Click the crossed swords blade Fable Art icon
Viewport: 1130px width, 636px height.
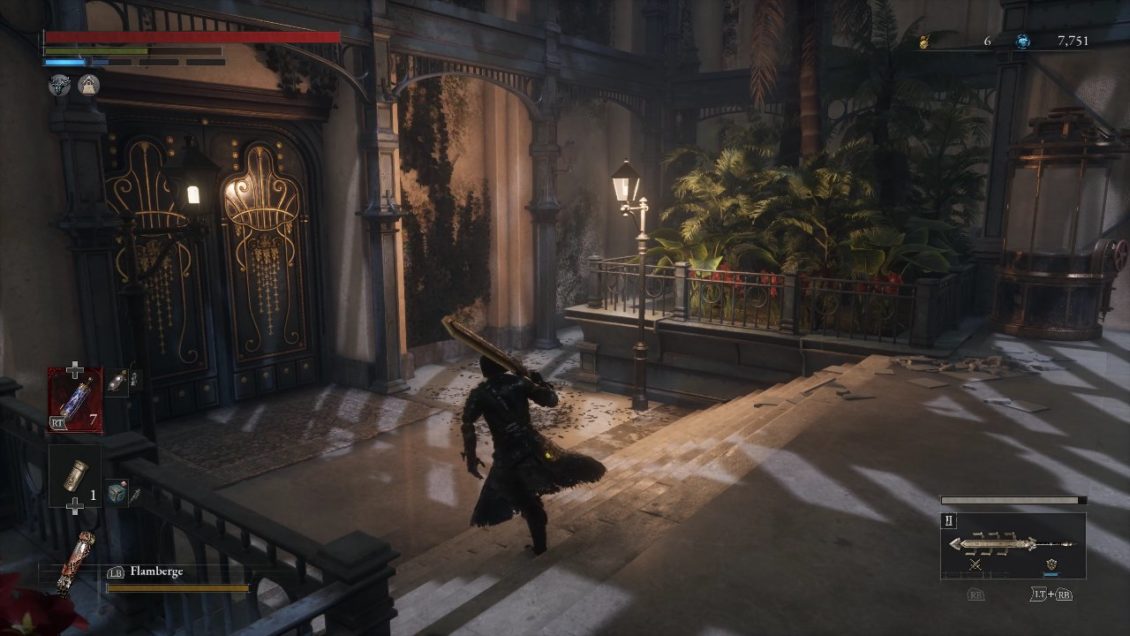[x=974, y=566]
